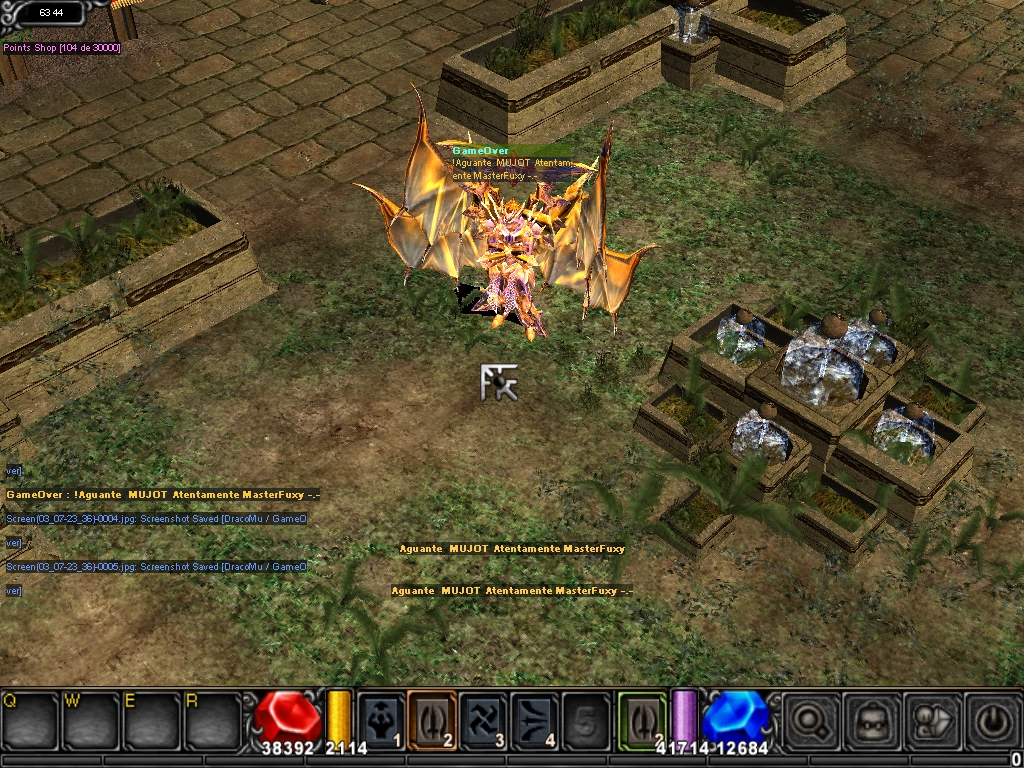Select the E item hotkey slot

(x=151, y=720)
